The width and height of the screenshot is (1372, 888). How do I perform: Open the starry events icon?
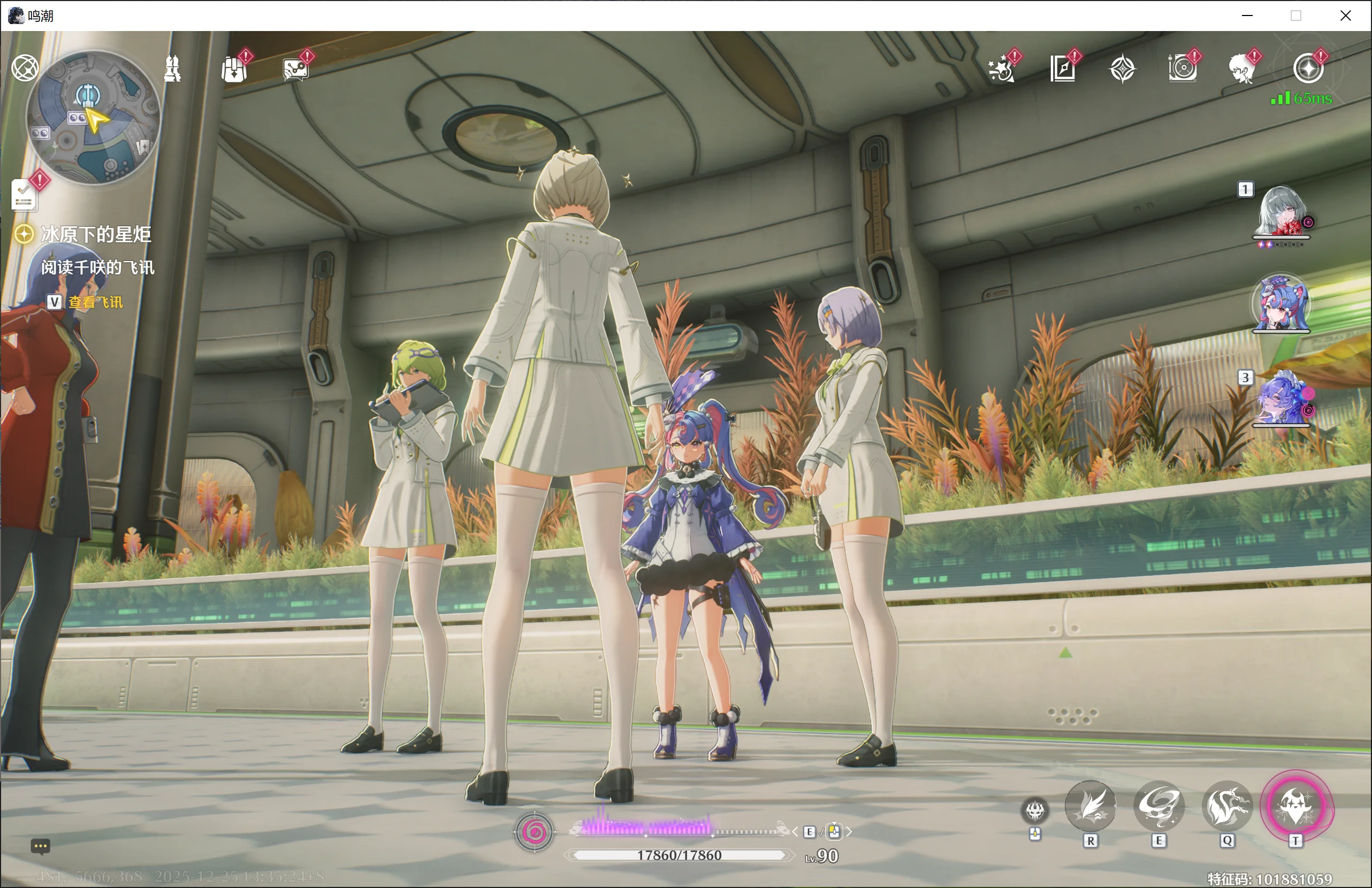[1001, 70]
